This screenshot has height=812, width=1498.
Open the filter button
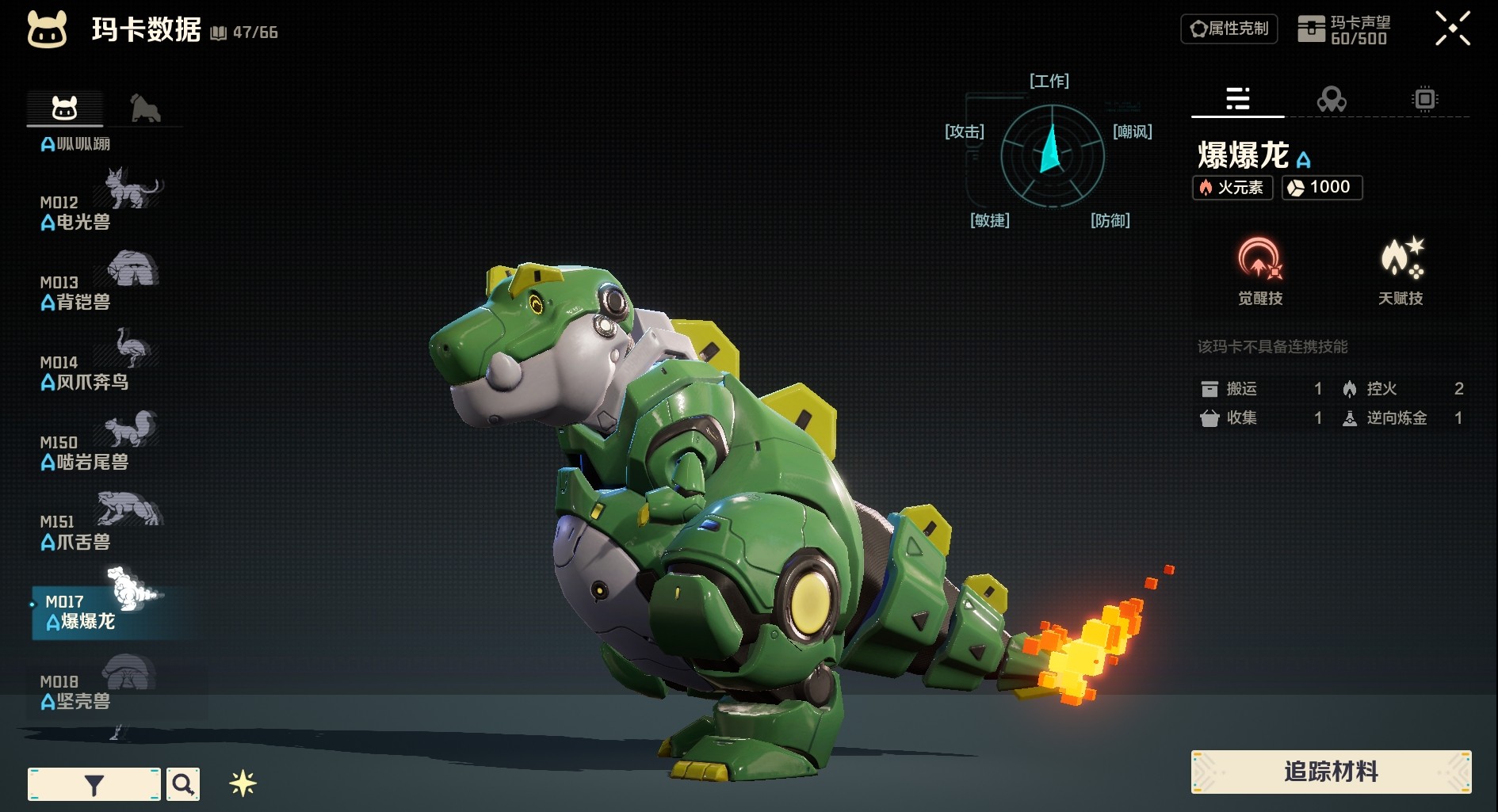pos(94,784)
